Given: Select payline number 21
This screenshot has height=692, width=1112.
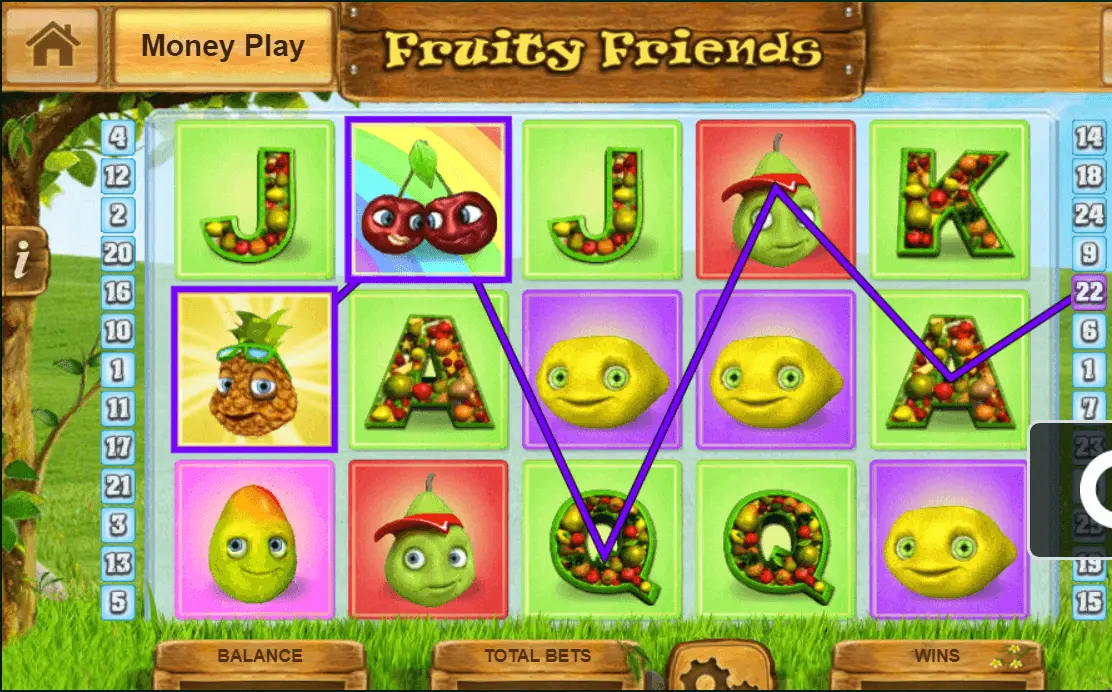Looking at the screenshot, I should coord(118,486).
